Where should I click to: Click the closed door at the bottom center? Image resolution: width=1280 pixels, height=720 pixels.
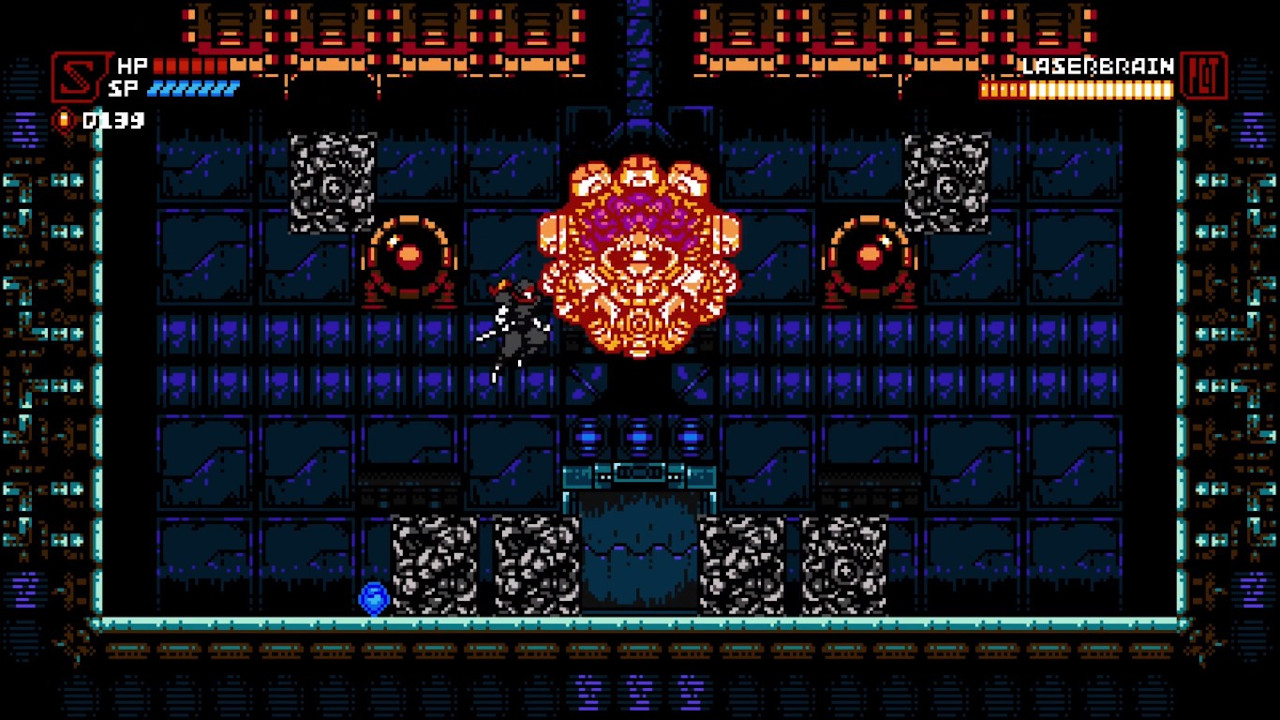(x=639, y=555)
